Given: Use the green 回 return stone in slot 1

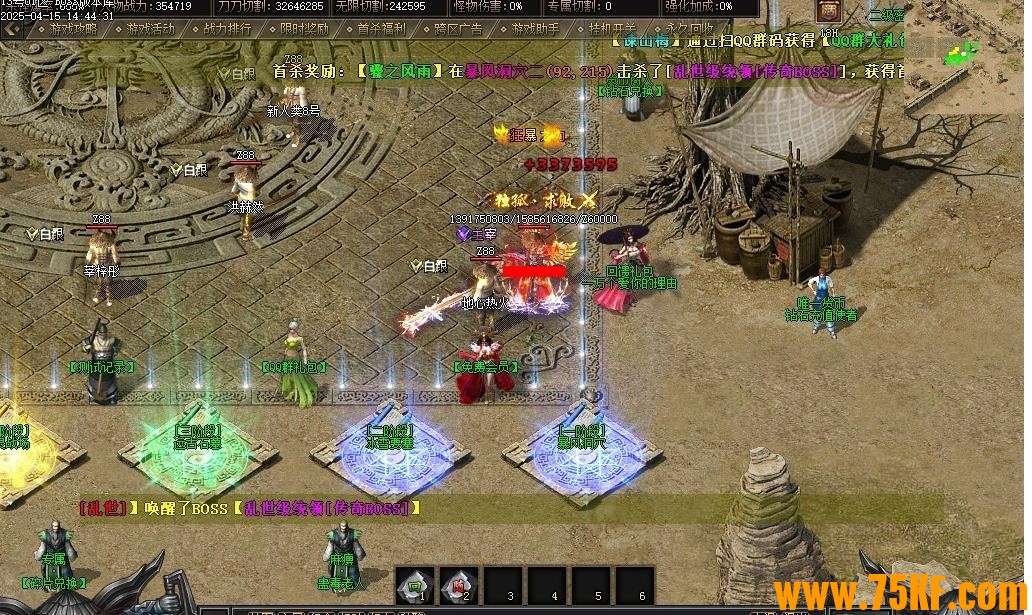Looking at the screenshot, I should (x=414, y=585).
